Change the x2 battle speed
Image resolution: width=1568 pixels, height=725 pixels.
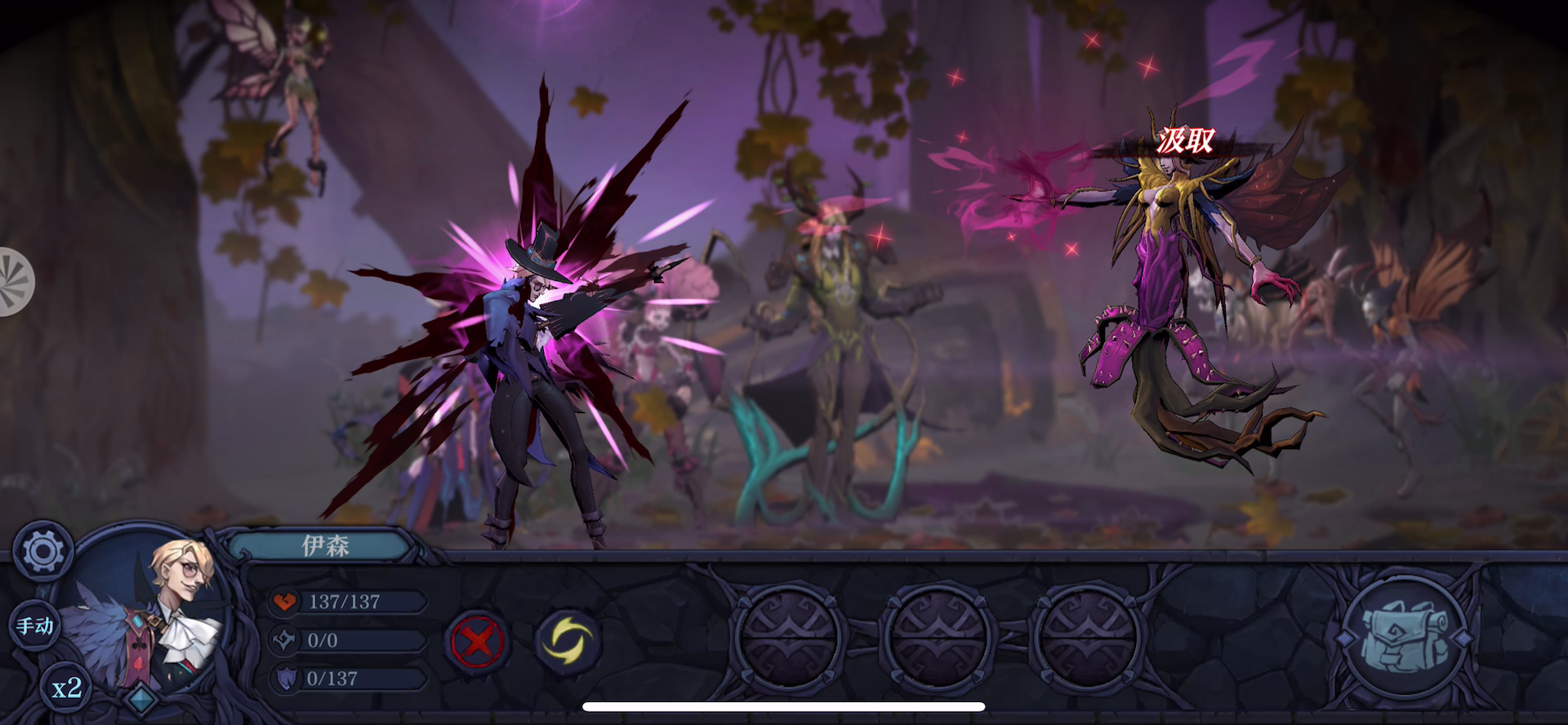point(67,688)
